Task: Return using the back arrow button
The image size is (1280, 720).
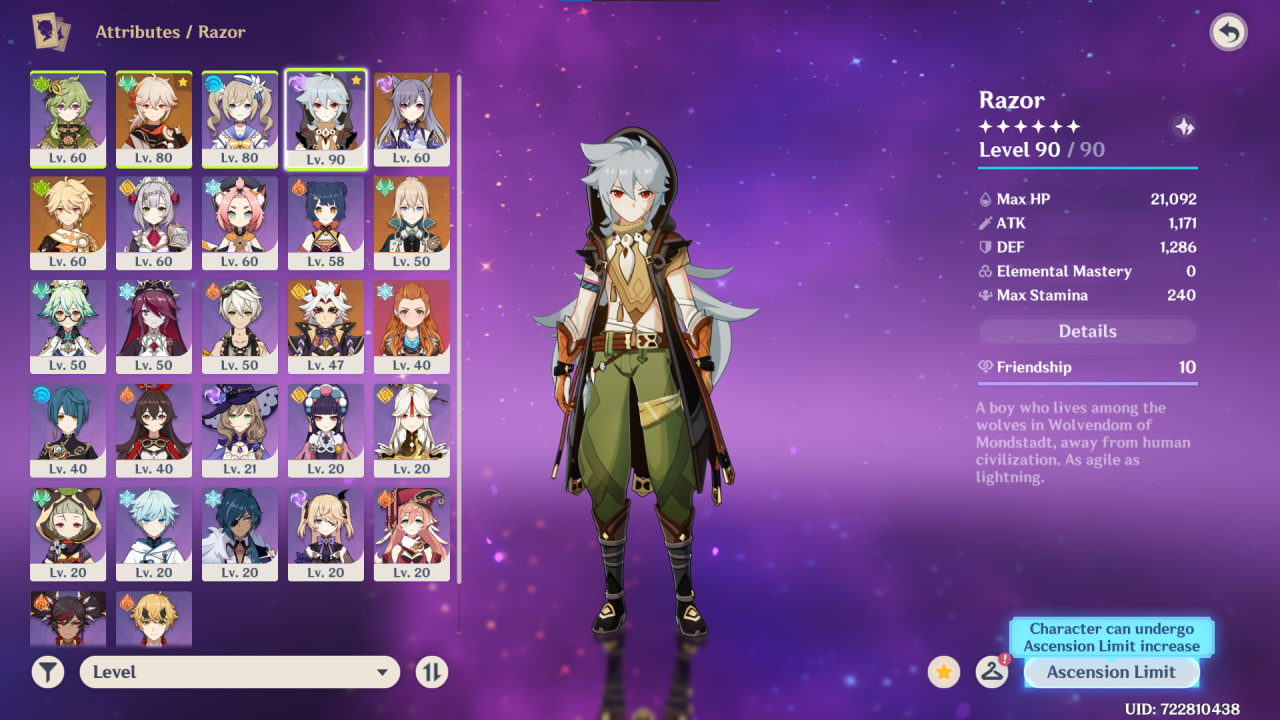Action: [x=1228, y=33]
